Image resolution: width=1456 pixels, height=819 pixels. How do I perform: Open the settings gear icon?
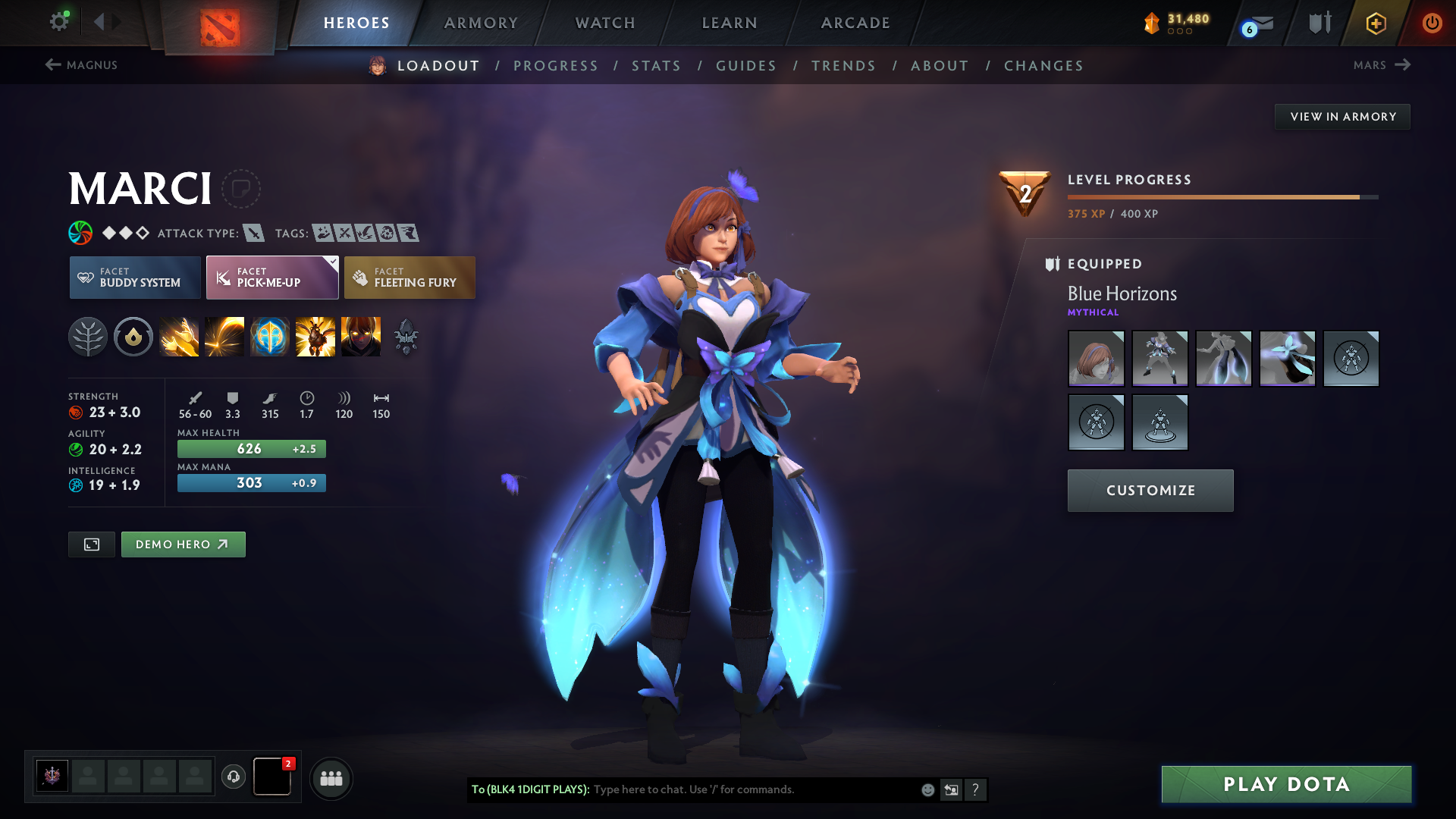pos(58,22)
